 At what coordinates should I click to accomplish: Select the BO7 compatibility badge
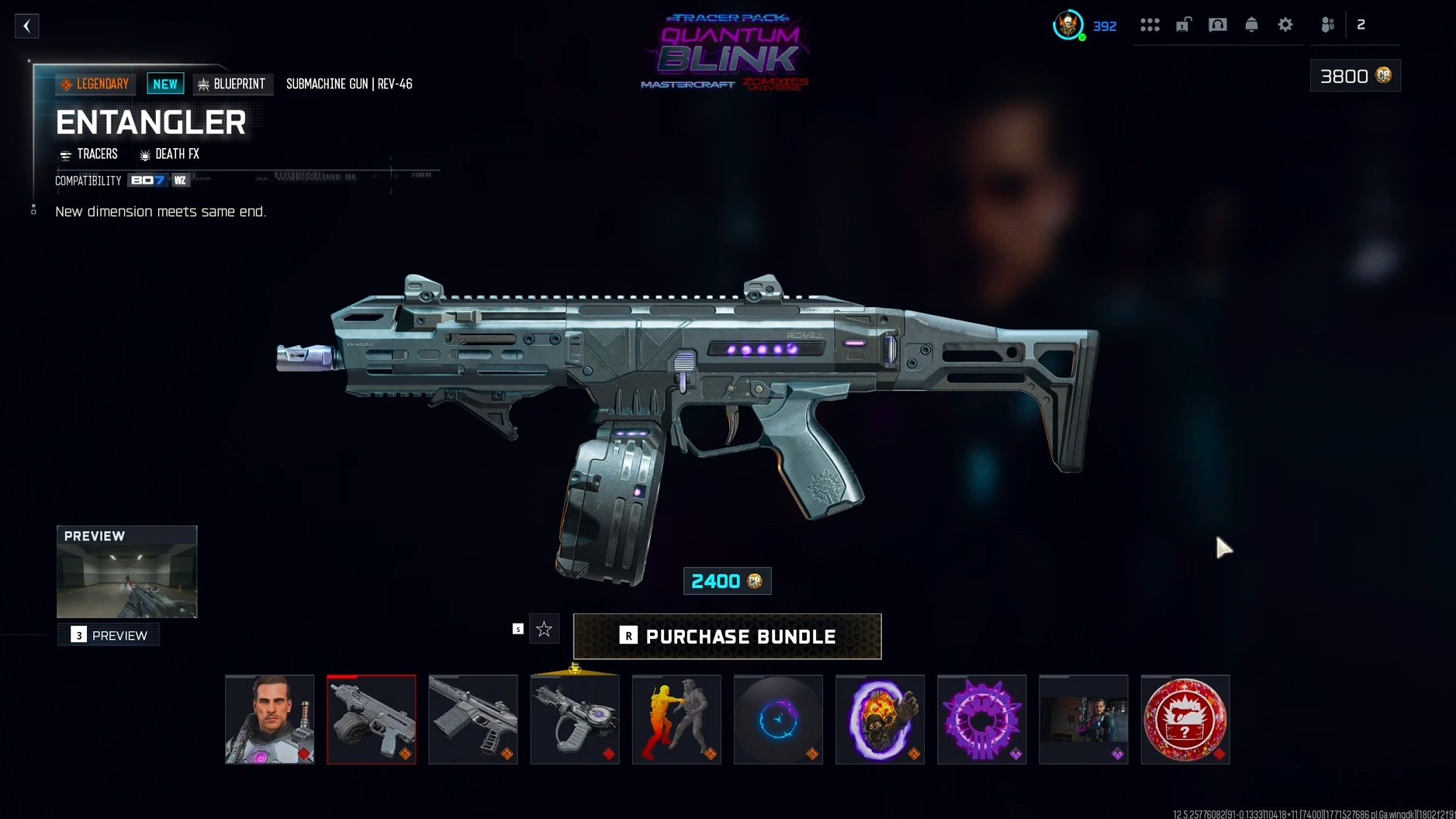147,180
